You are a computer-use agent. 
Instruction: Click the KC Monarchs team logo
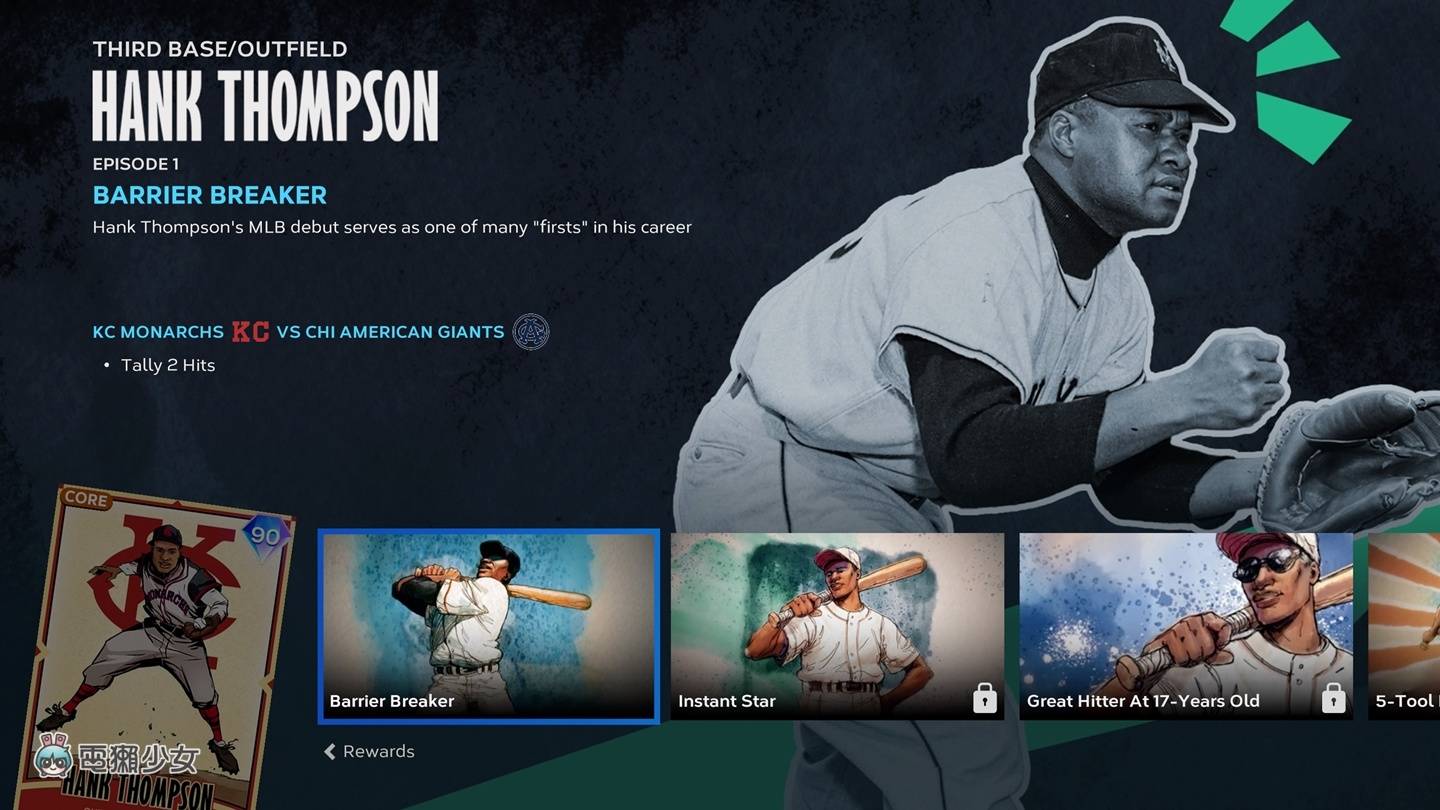pos(250,331)
